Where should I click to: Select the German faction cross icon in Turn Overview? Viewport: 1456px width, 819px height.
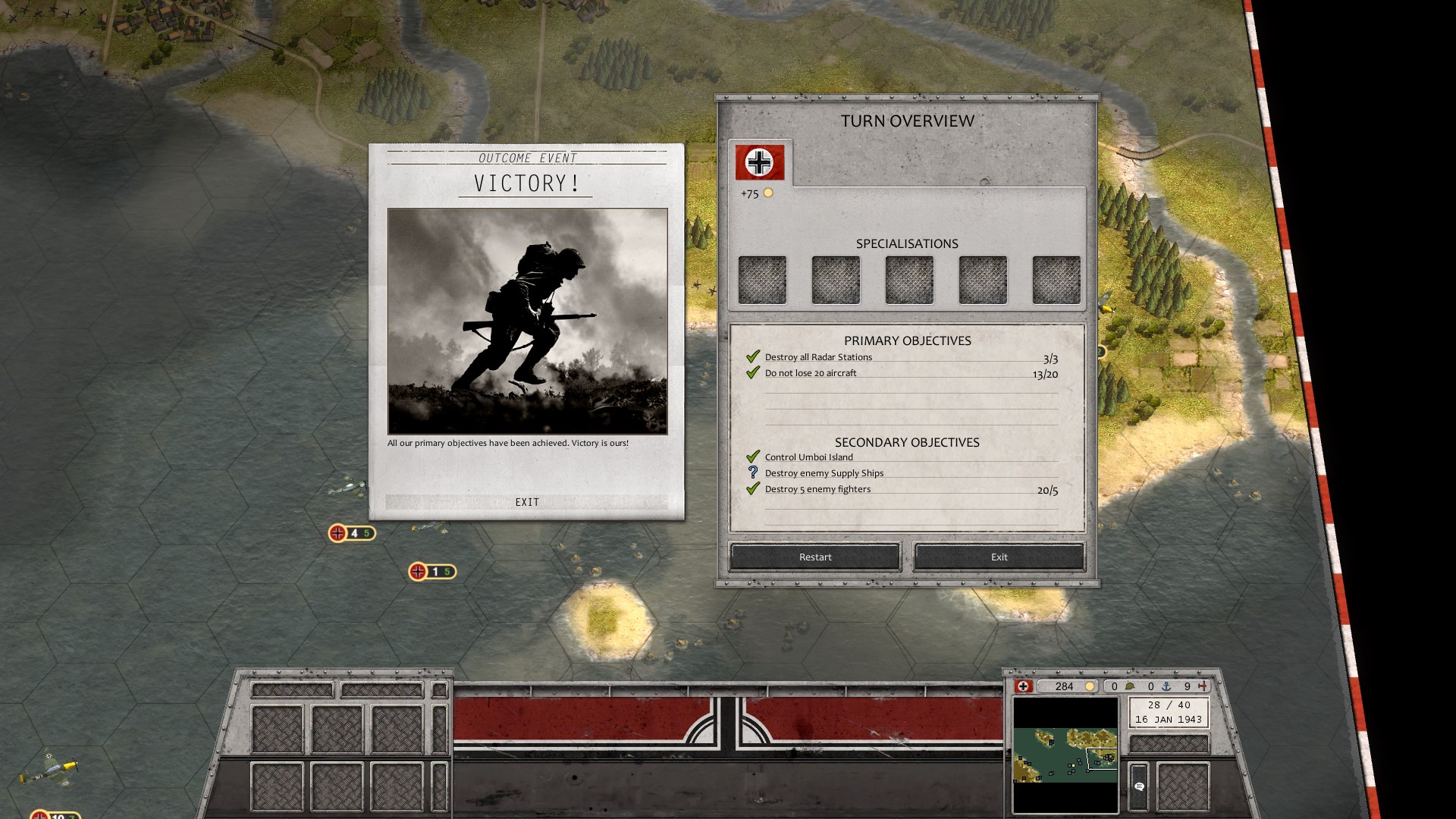(759, 161)
